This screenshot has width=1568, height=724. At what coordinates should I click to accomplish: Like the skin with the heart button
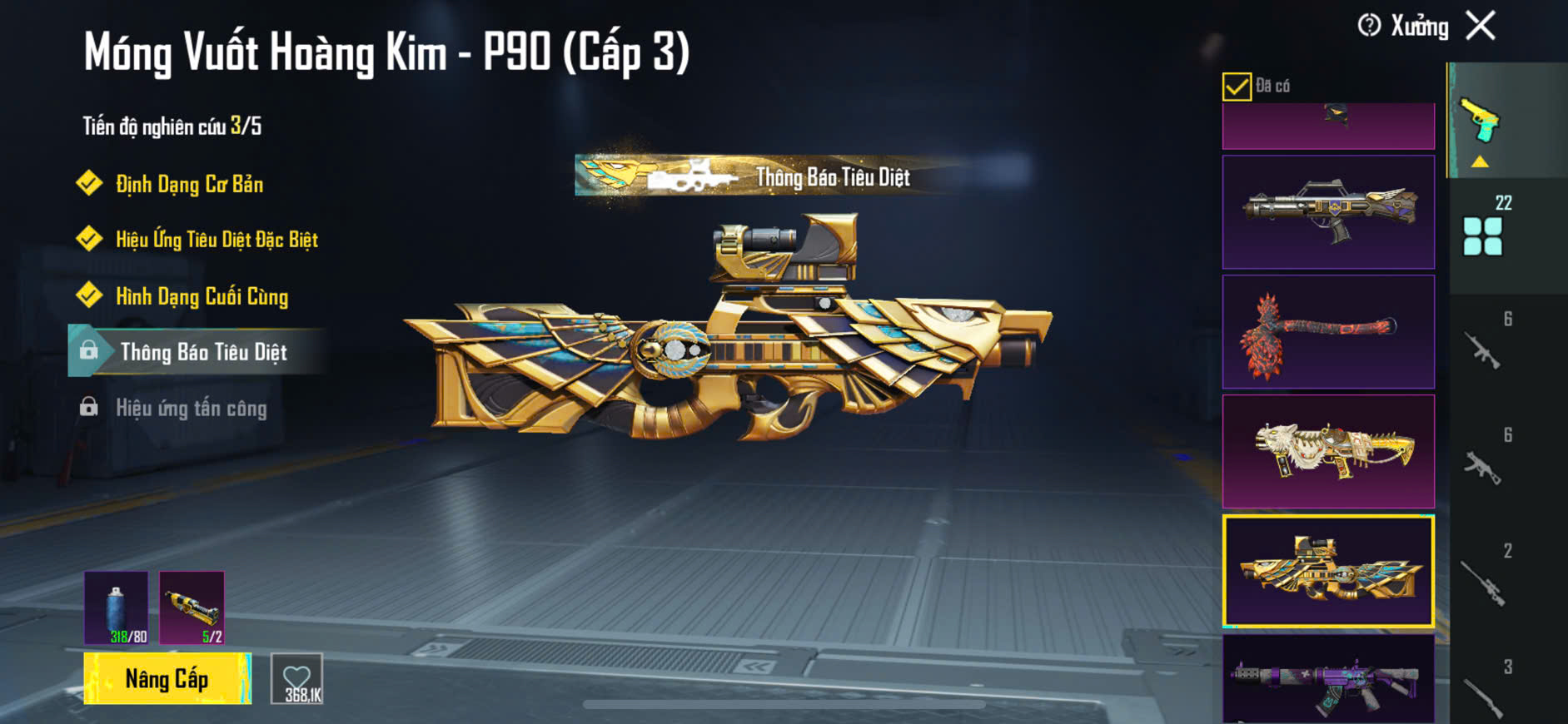[x=297, y=680]
